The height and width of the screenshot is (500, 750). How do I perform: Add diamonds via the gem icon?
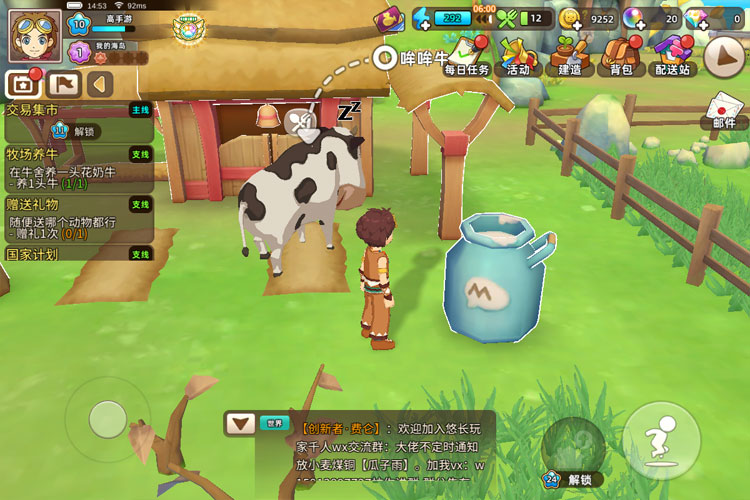(x=696, y=18)
